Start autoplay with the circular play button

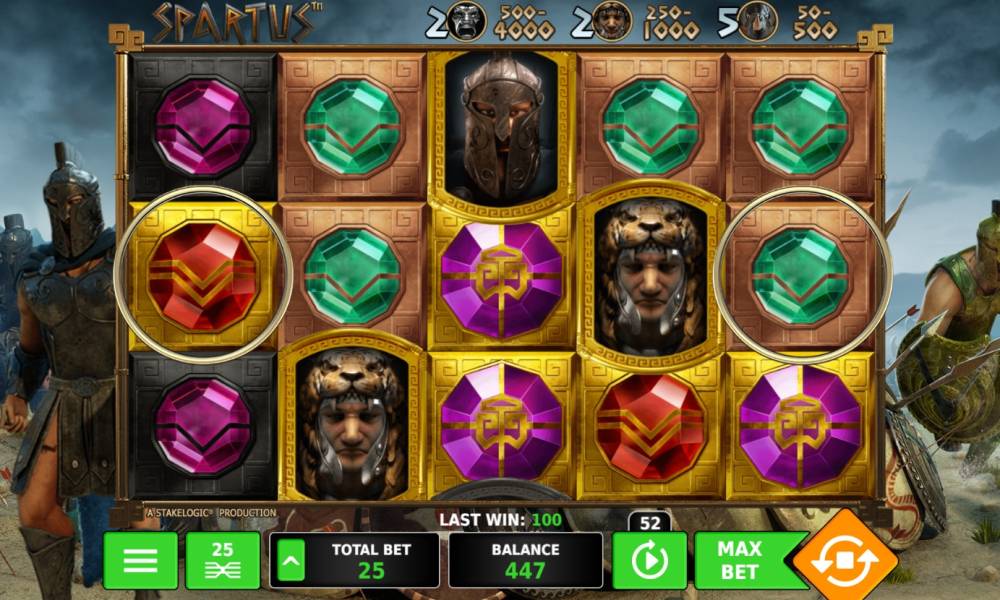[x=647, y=562]
